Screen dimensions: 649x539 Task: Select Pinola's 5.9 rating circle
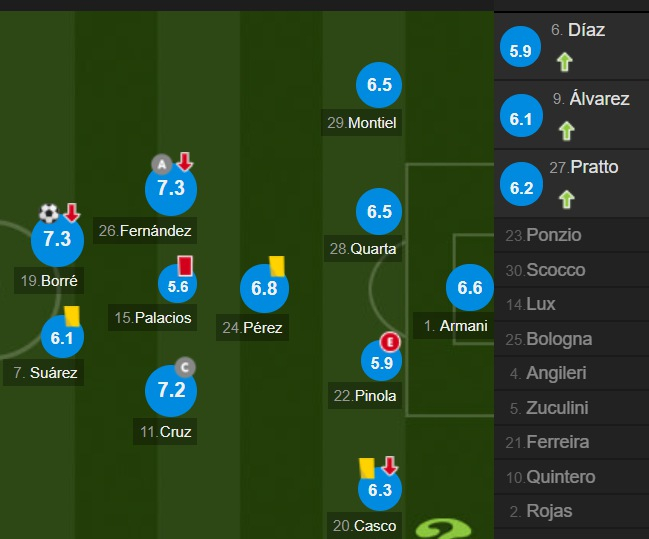(381, 364)
